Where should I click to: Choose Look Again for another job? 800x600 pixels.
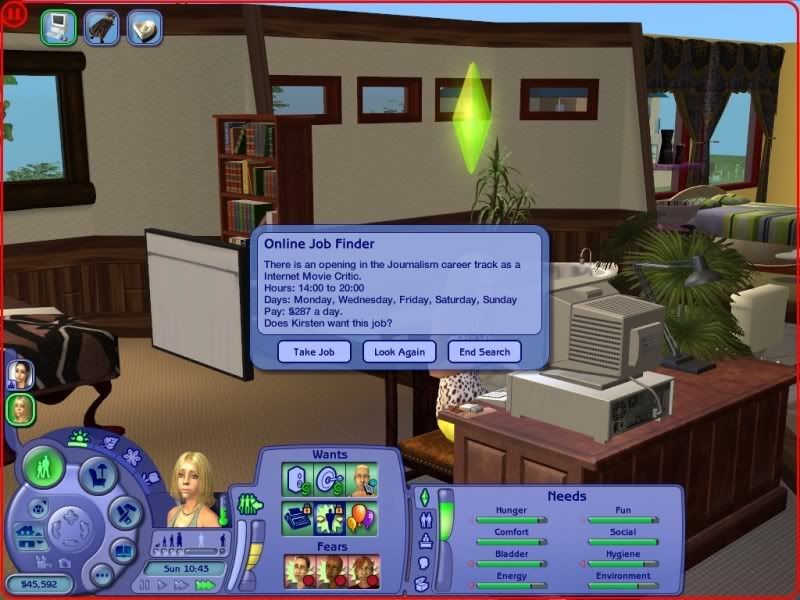[399, 351]
